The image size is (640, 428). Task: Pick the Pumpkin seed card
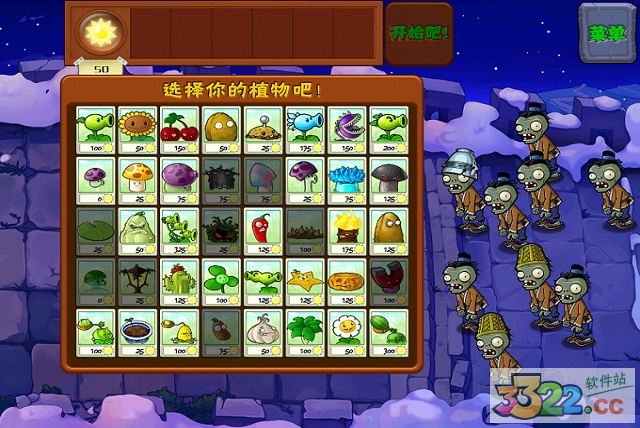[x=346, y=282]
